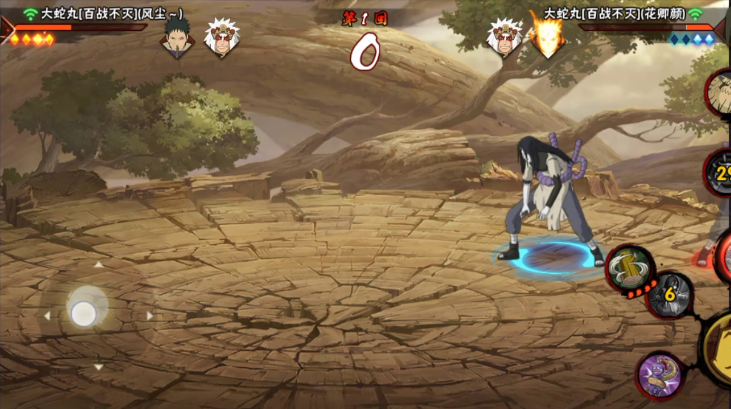Screen dimensions: 731x409
Task: Tap the joystick right arrow
Action: (150, 315)
